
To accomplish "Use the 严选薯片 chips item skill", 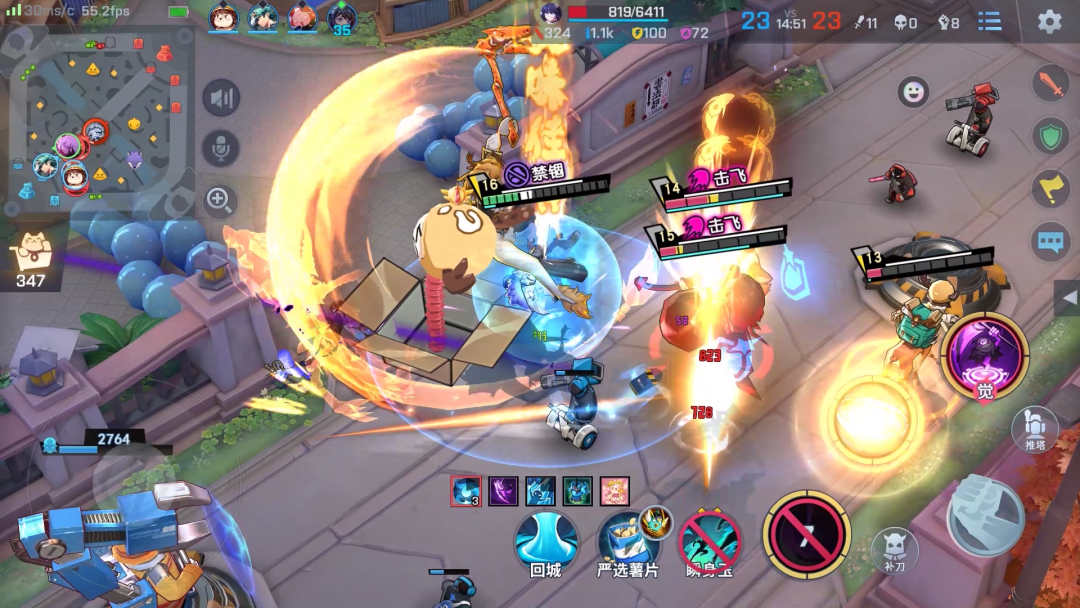I will pos(627,541).
